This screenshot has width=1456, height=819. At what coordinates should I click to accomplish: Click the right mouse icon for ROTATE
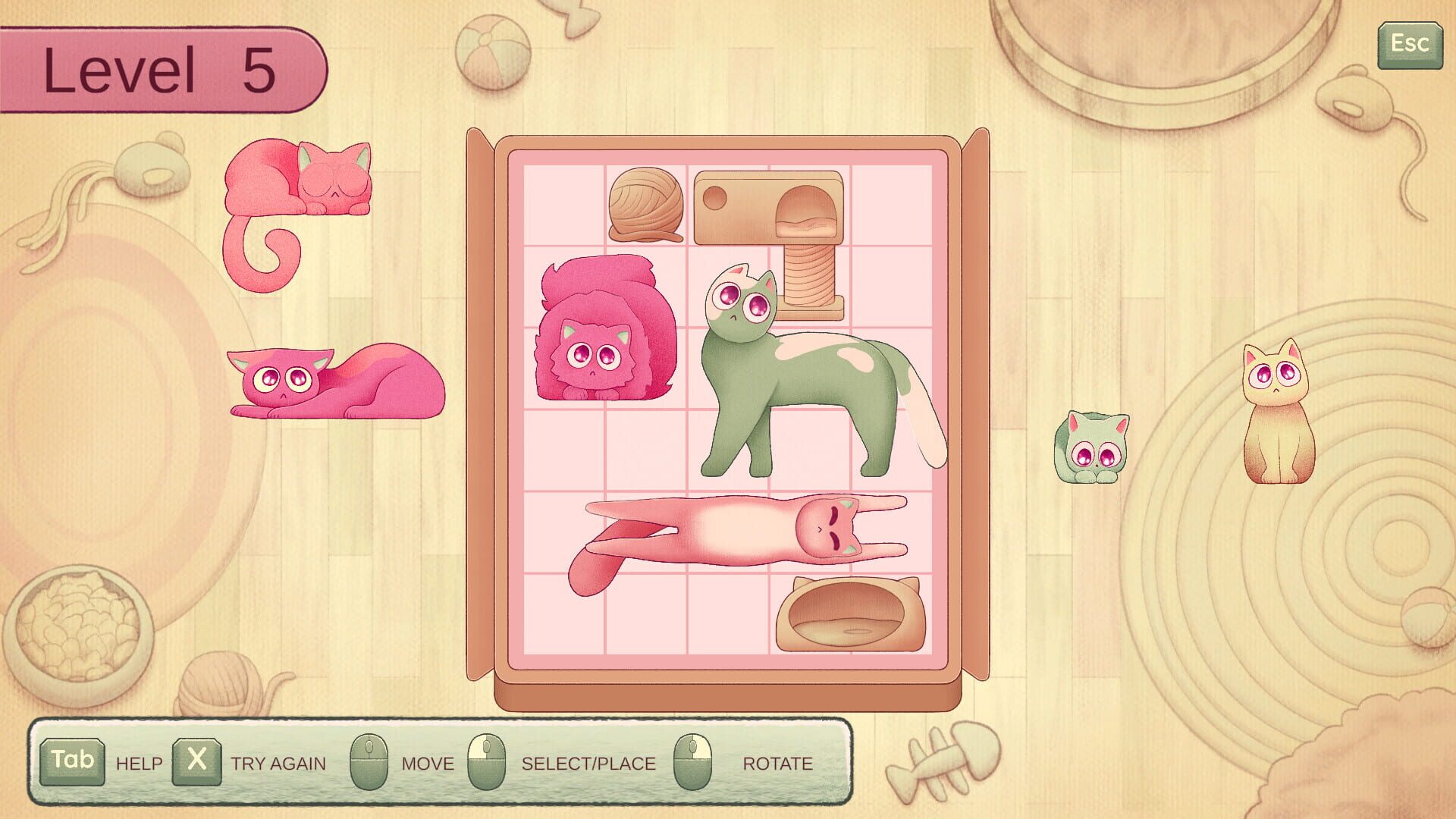click(694, 763)
